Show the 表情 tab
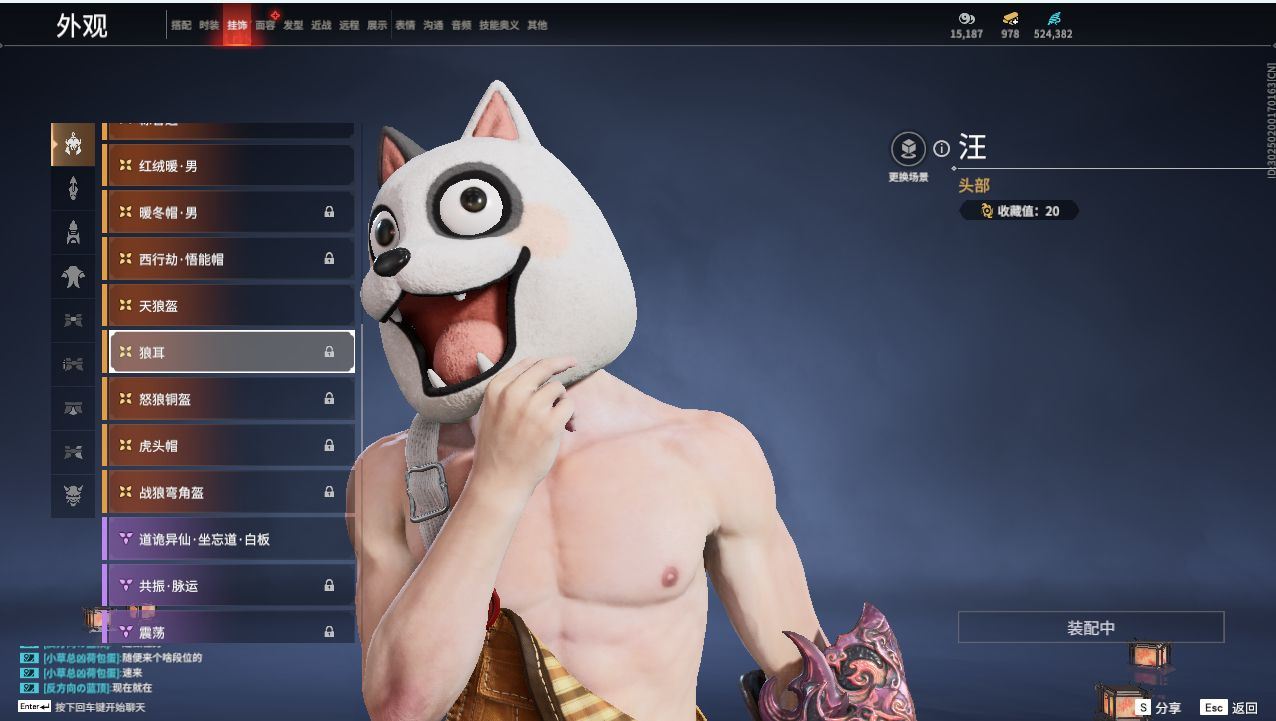 click(x=405, y=26)
